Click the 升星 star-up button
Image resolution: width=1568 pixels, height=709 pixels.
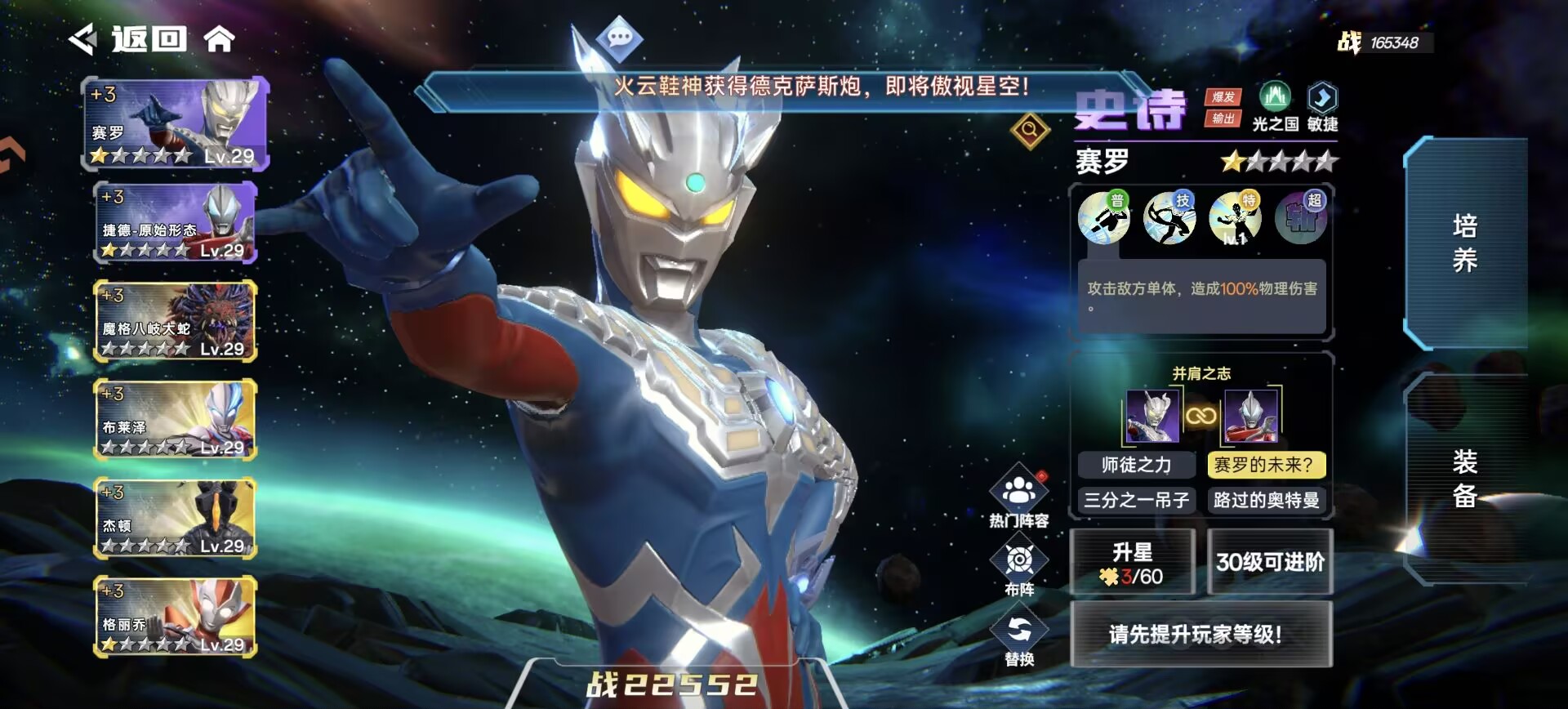click(1132, 562)
